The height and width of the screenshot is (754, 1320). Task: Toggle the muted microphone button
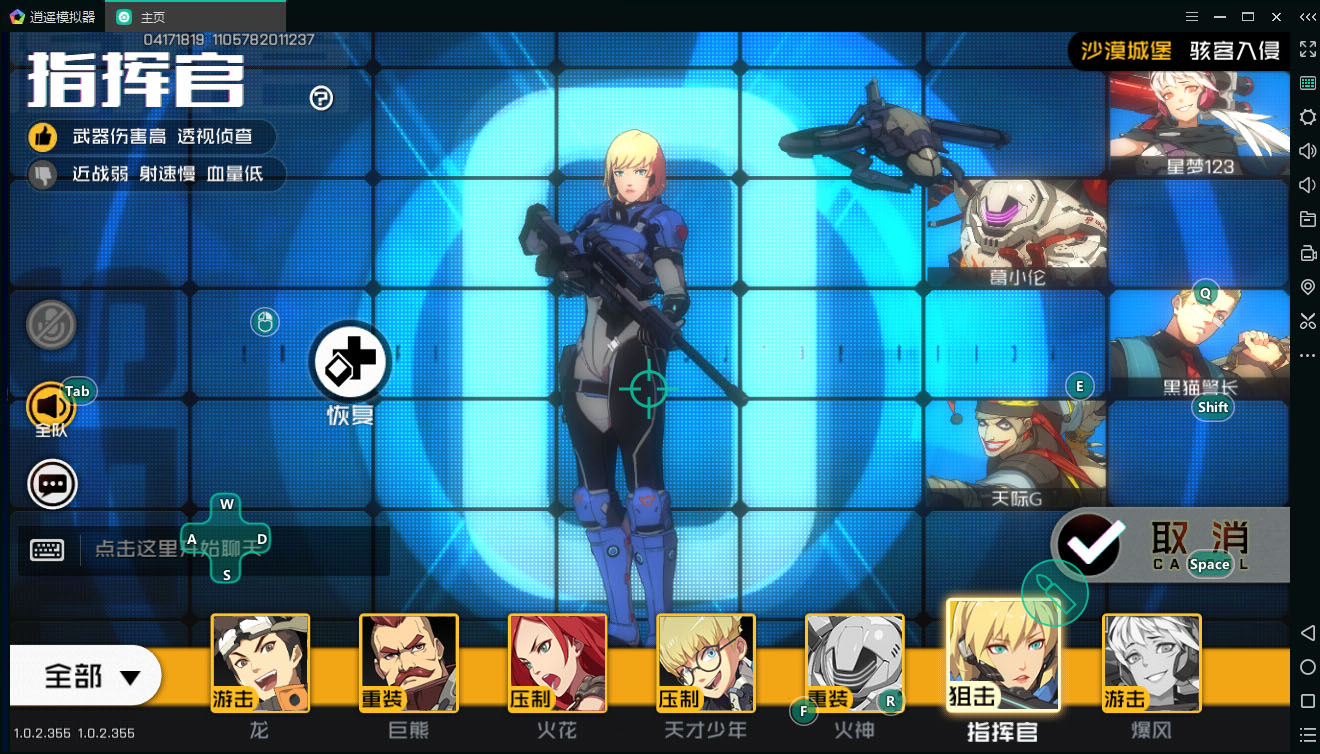click(x=51, y=326)
